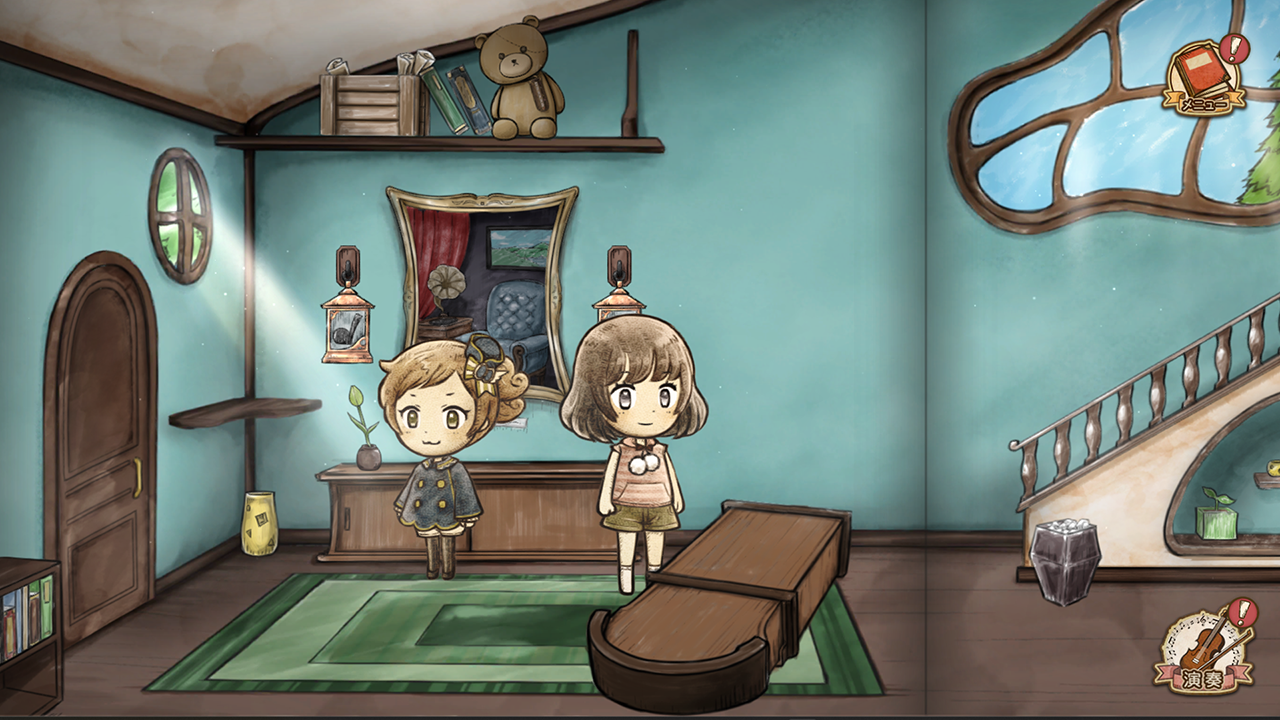Image resolution: width=1280 pixels, height=720 pixels.
Task: Open the wooden door on the left
Action: (100, 420)
